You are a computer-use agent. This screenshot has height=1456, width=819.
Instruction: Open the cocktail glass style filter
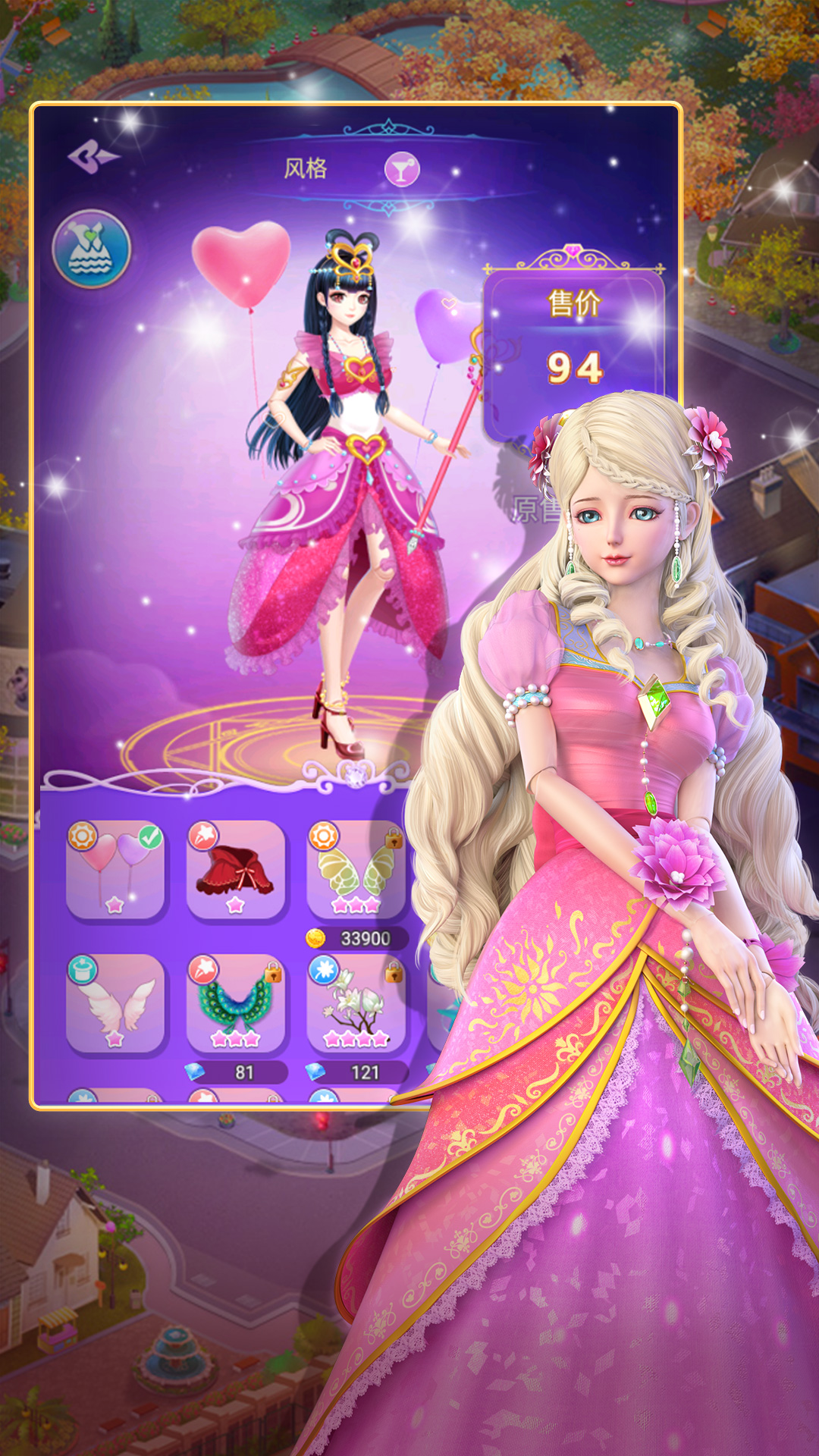401,169
